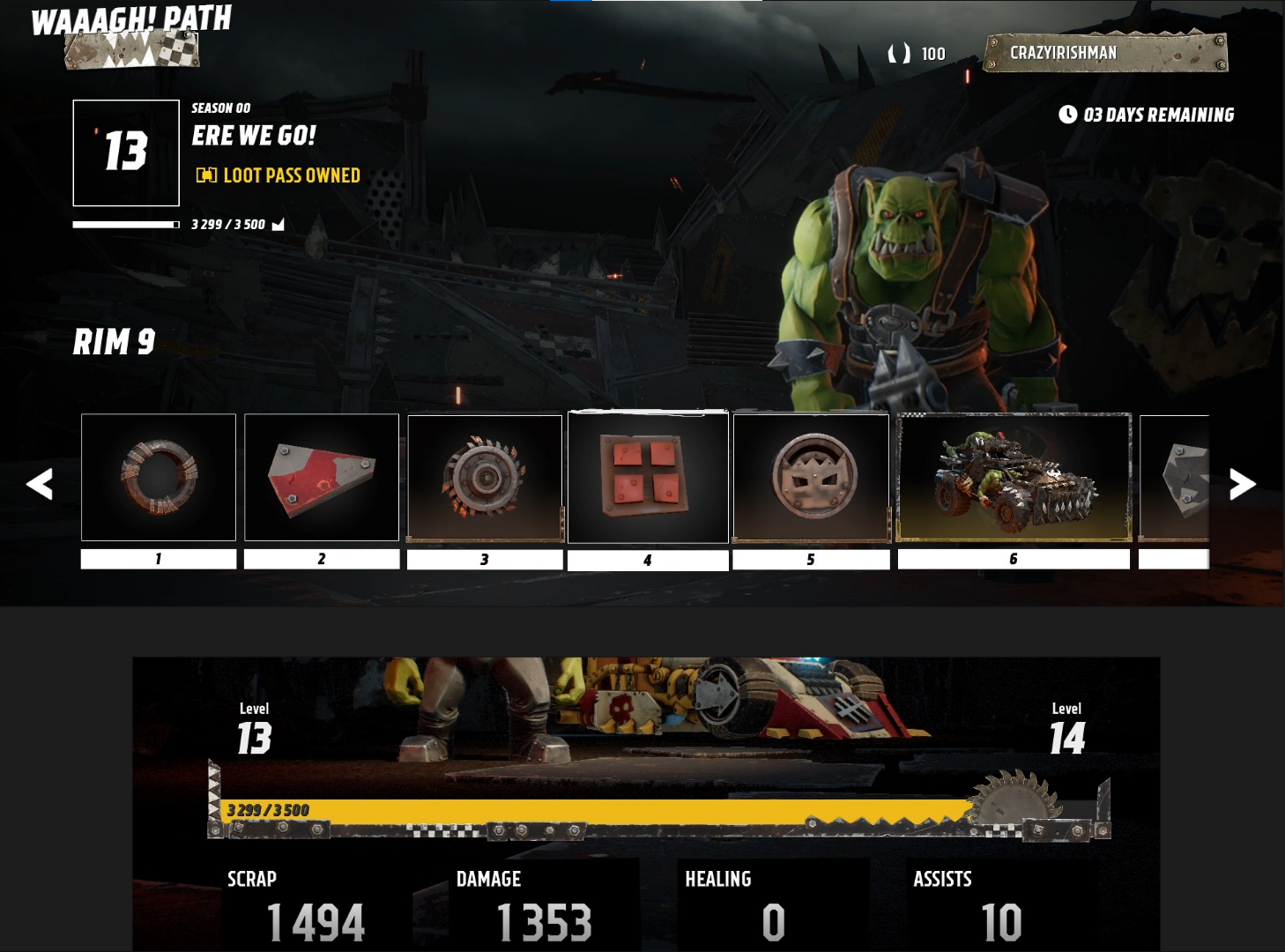
Task: Show next rewards with the right arrow
Action: pyautogui.click(x=1242, y=484)
